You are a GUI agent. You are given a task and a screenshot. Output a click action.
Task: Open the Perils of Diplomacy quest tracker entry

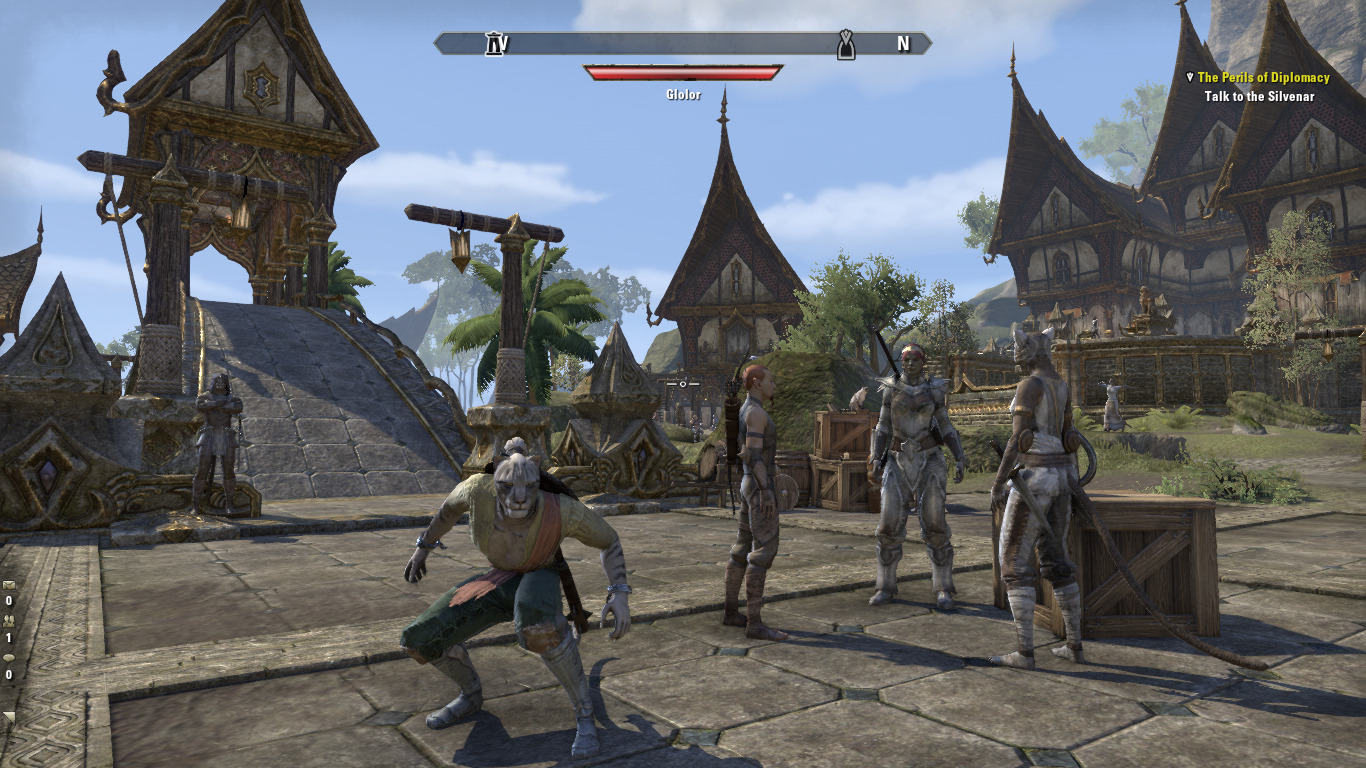[1263, 77]
